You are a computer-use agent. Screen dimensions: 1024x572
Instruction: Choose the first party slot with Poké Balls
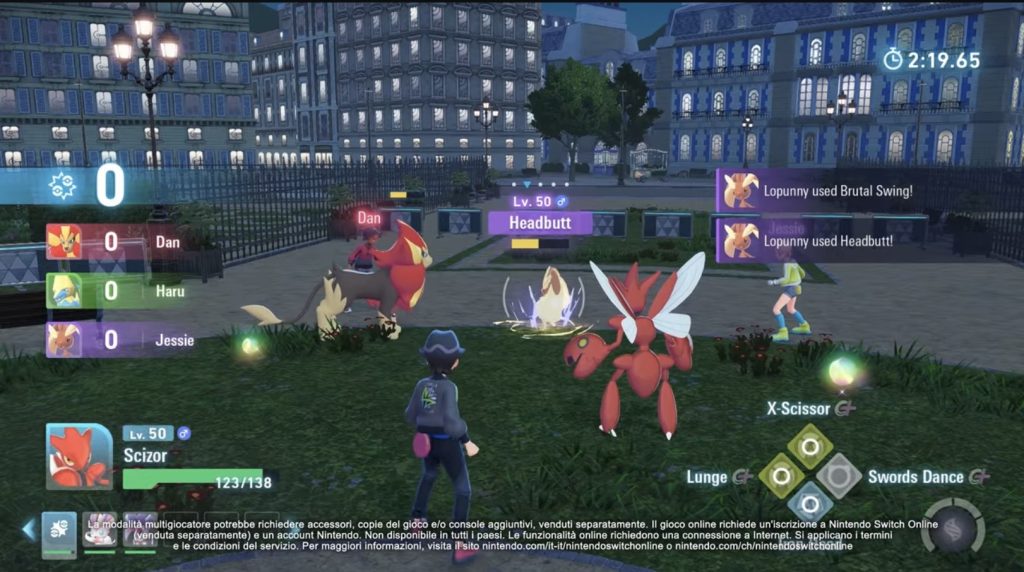(59, 530)
